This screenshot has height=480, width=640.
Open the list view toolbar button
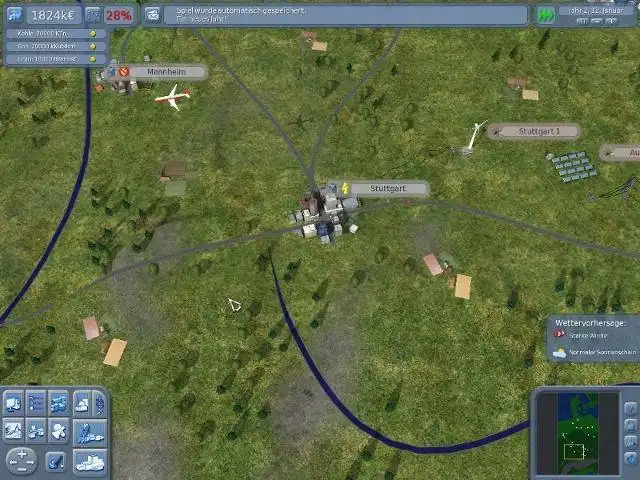pyautogui.click(x=37, y=403)
